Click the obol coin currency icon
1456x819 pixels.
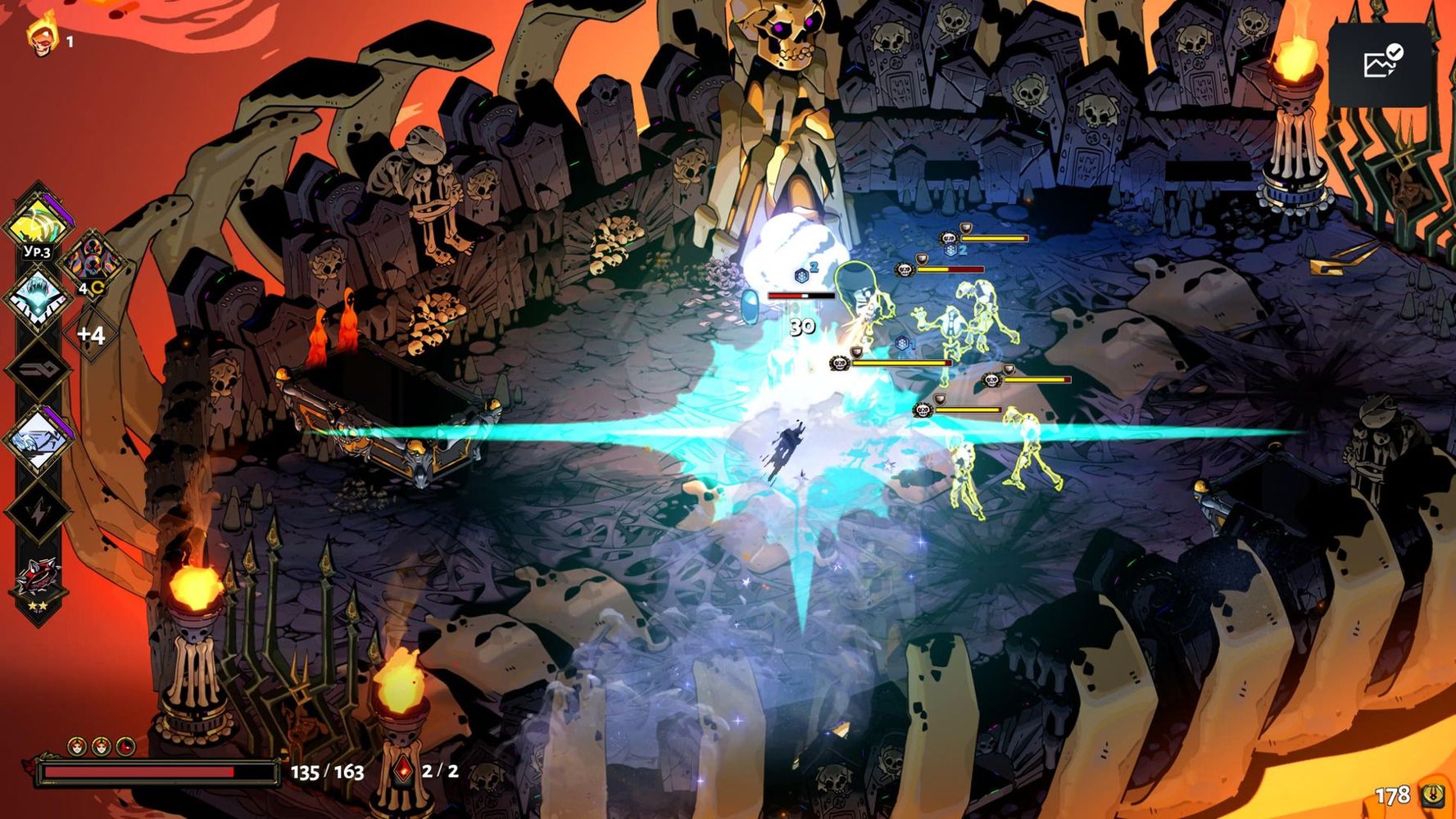tap(1433, 794)
